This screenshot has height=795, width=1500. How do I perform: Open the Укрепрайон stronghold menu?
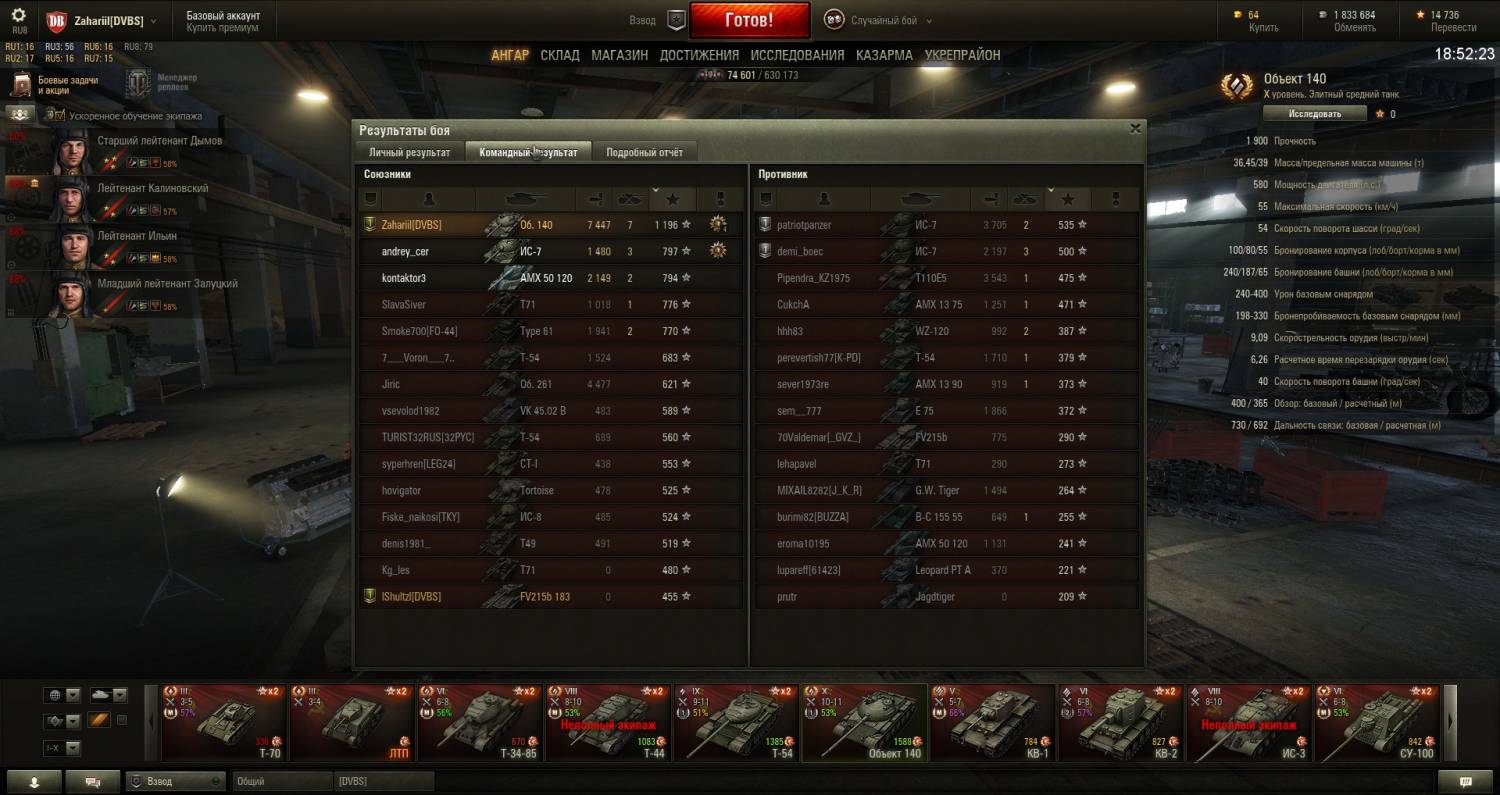click(962, 55)
